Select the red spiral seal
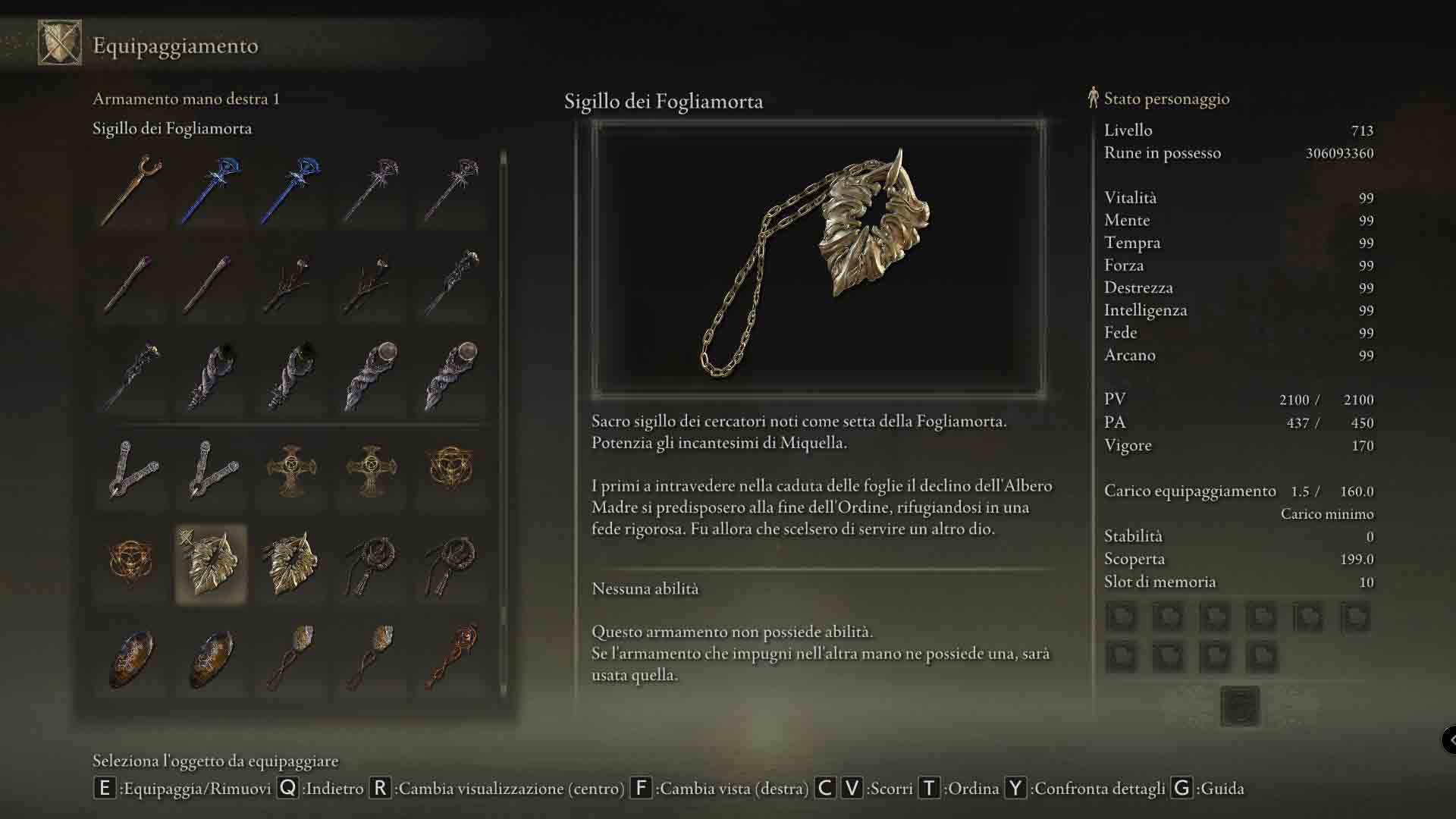This screenshot has height=819, width=1456. pyautogui.click(x=451, y=657)
